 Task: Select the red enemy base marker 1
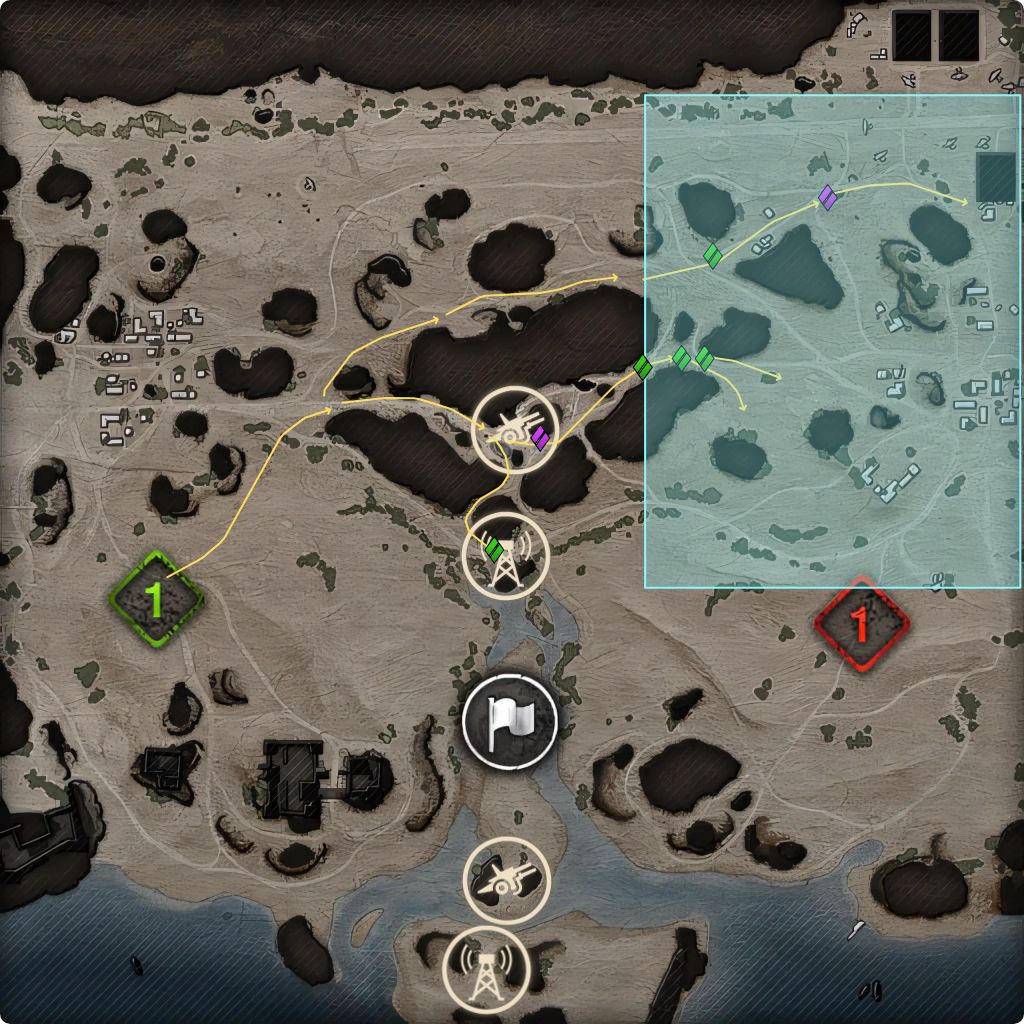860,624
